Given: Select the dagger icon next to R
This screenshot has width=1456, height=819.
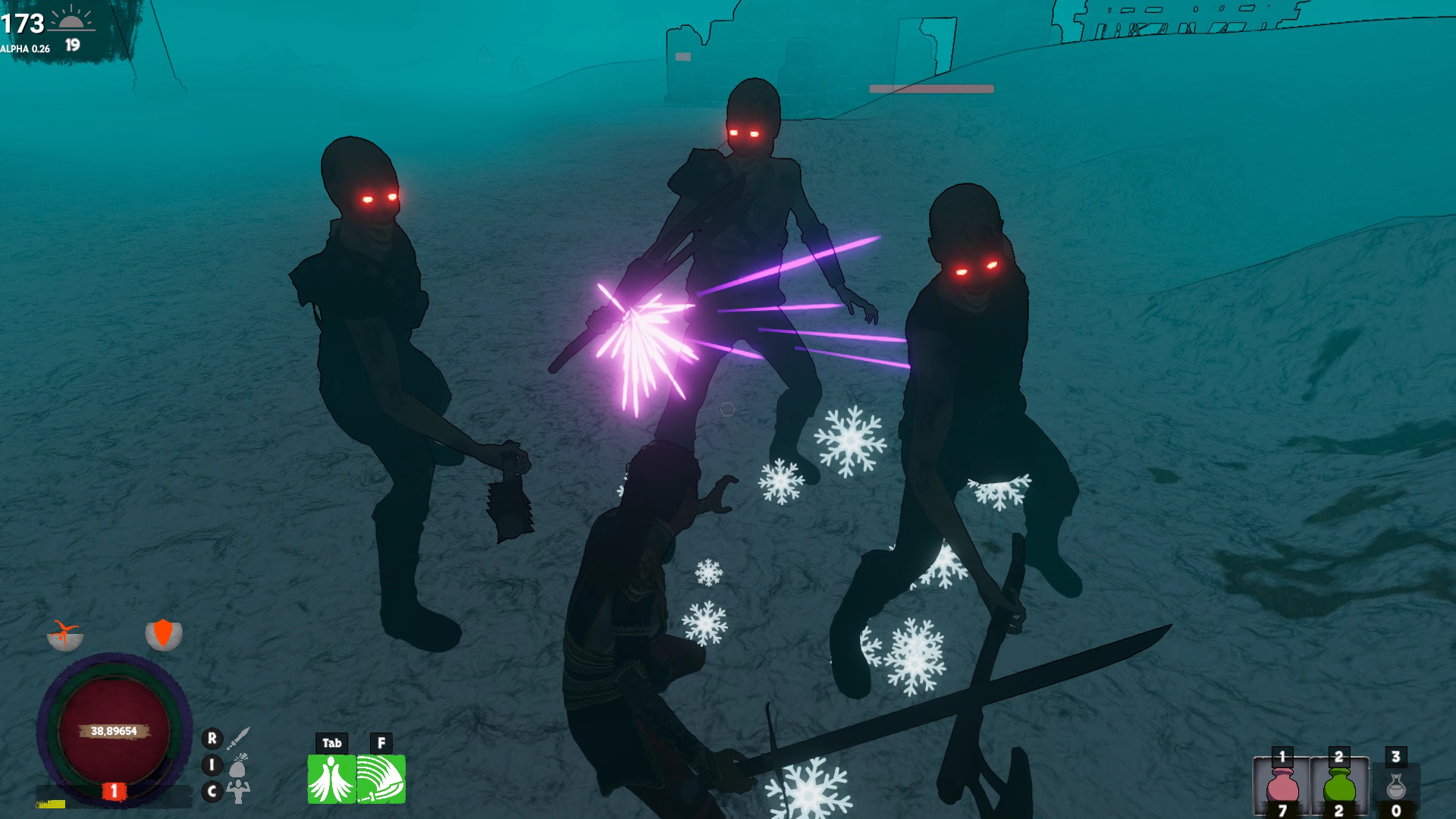Looking at the screenshot, I should [x=237, y=739].
